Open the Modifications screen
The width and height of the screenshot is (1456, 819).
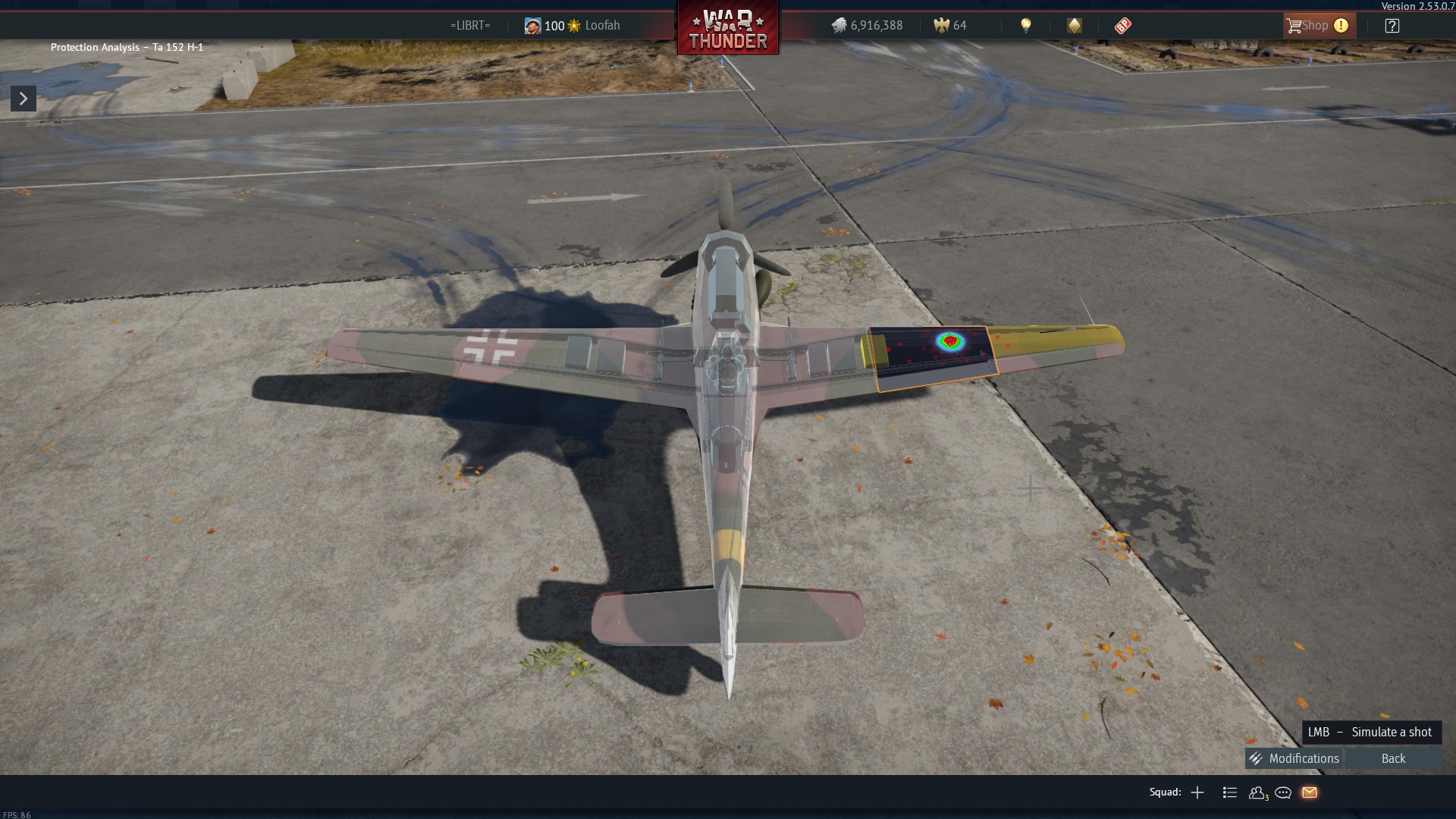pyautogui.click(x=1295, y=758)
